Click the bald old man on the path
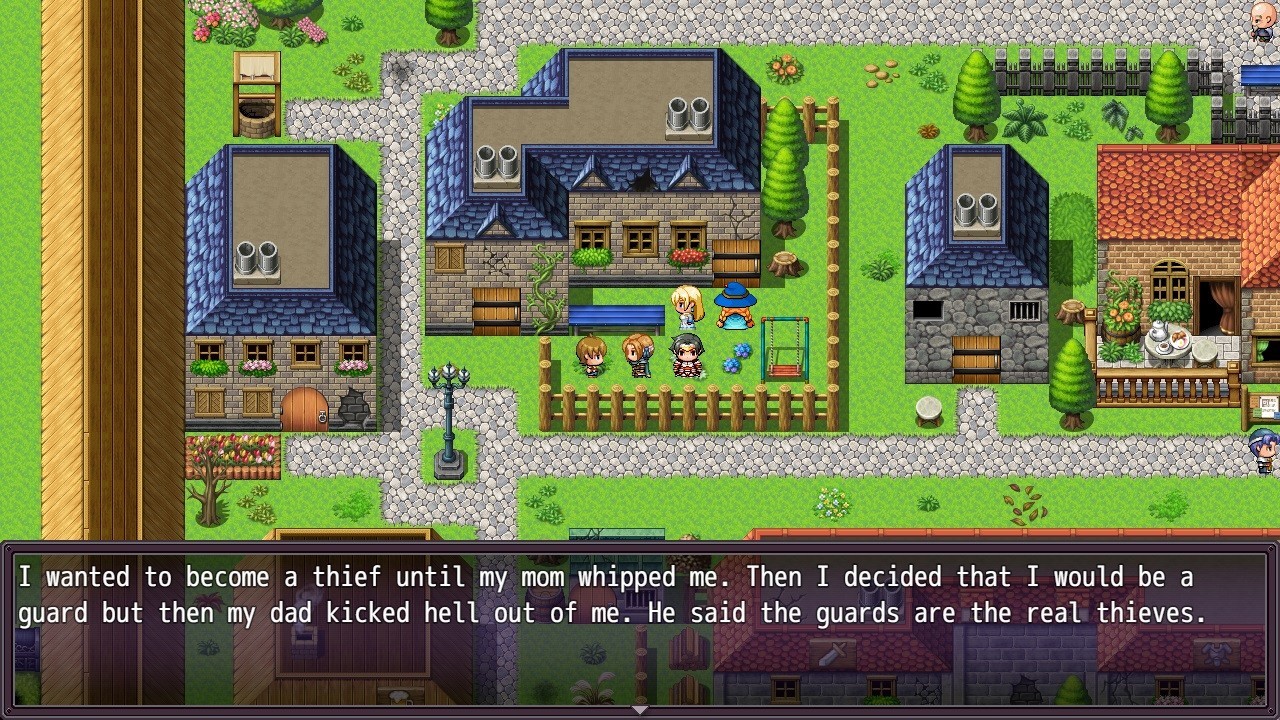 (x=1262, y=22)
